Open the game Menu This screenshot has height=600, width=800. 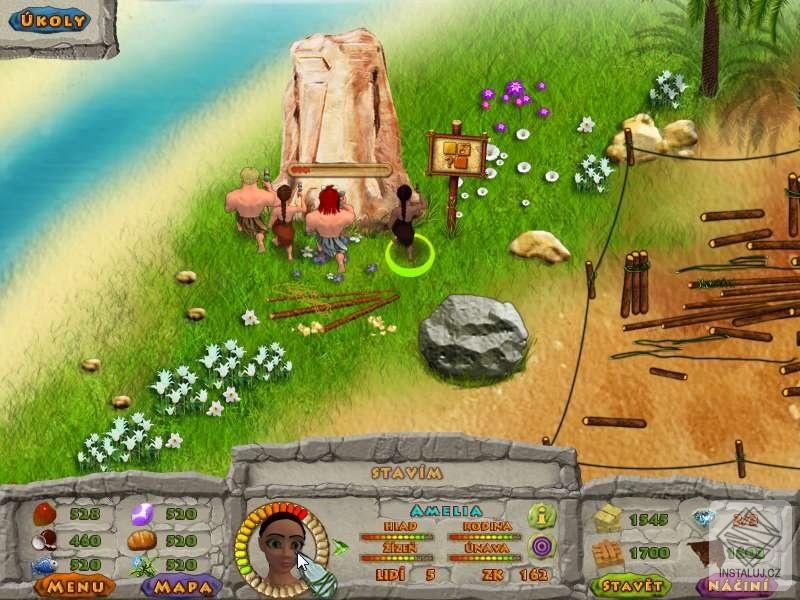(x=73, y=585)
